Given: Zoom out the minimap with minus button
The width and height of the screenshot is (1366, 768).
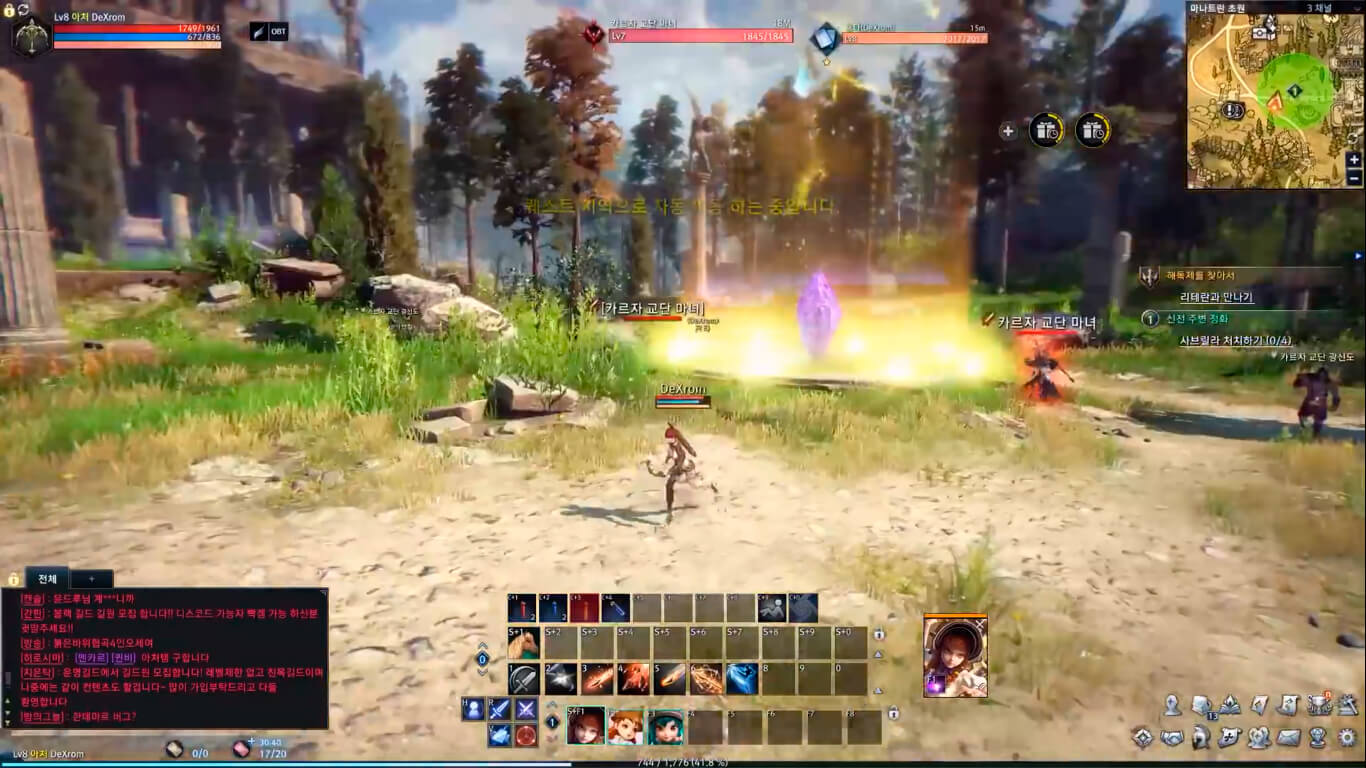Looking at the screenshot, I should coord(1354,178).
